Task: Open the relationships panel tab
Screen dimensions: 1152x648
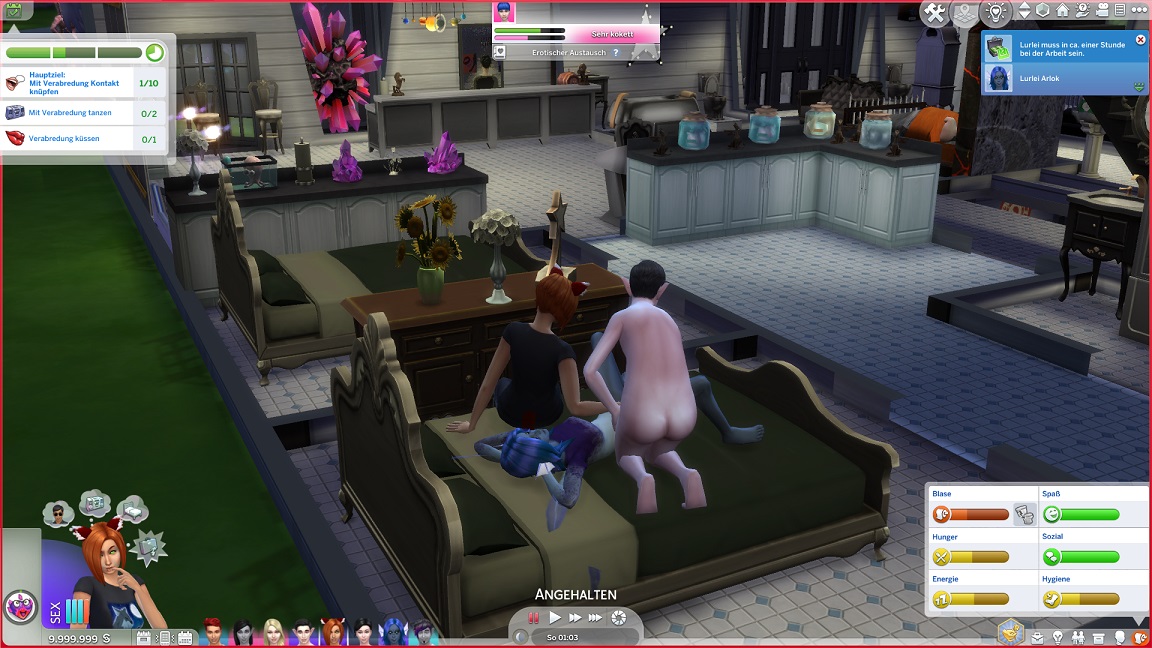Action: (1078, 637)
